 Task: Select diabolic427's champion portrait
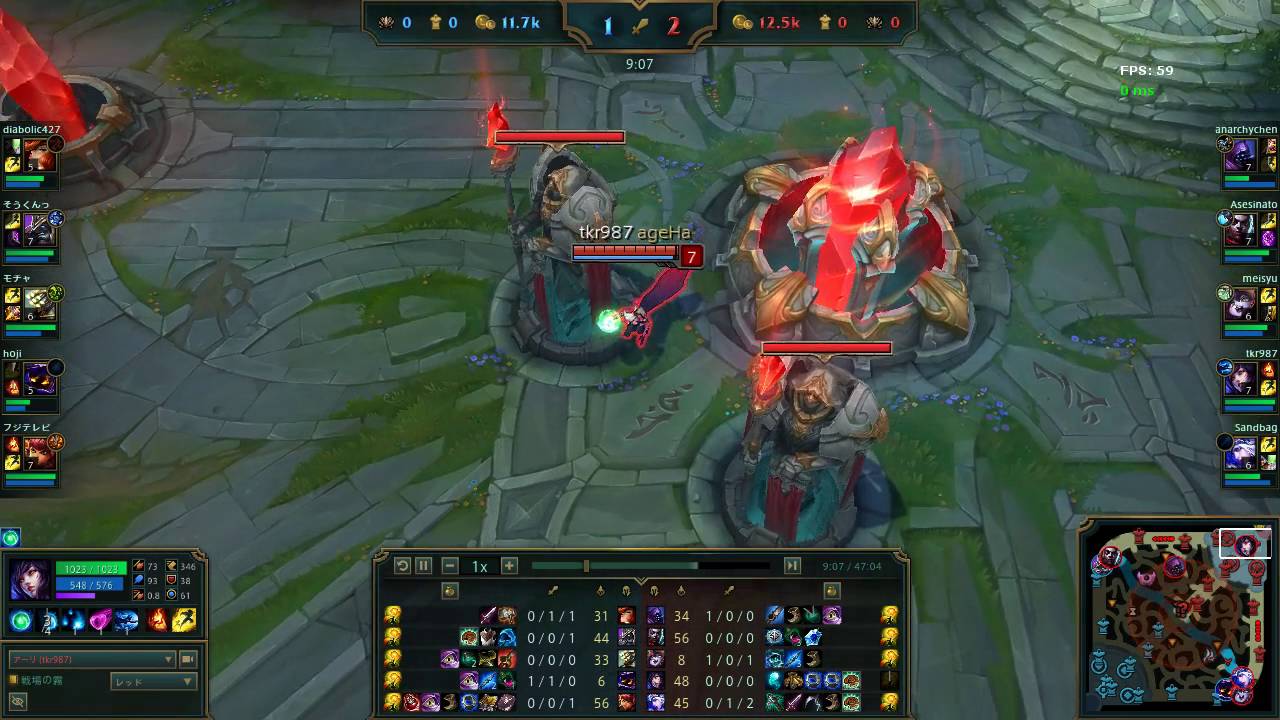pos(39,156)
